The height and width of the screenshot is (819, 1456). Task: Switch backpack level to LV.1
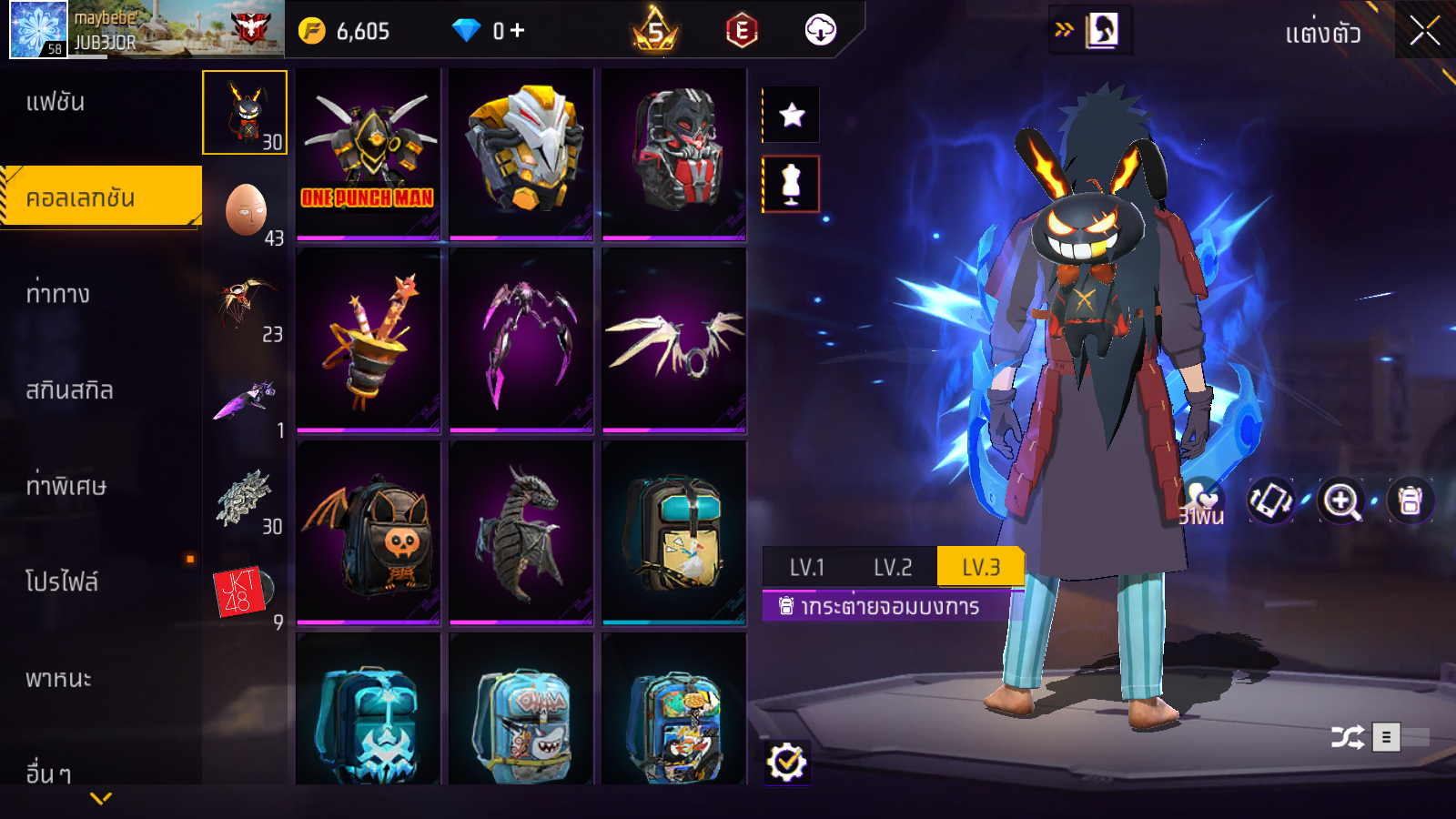pos(806,568)
